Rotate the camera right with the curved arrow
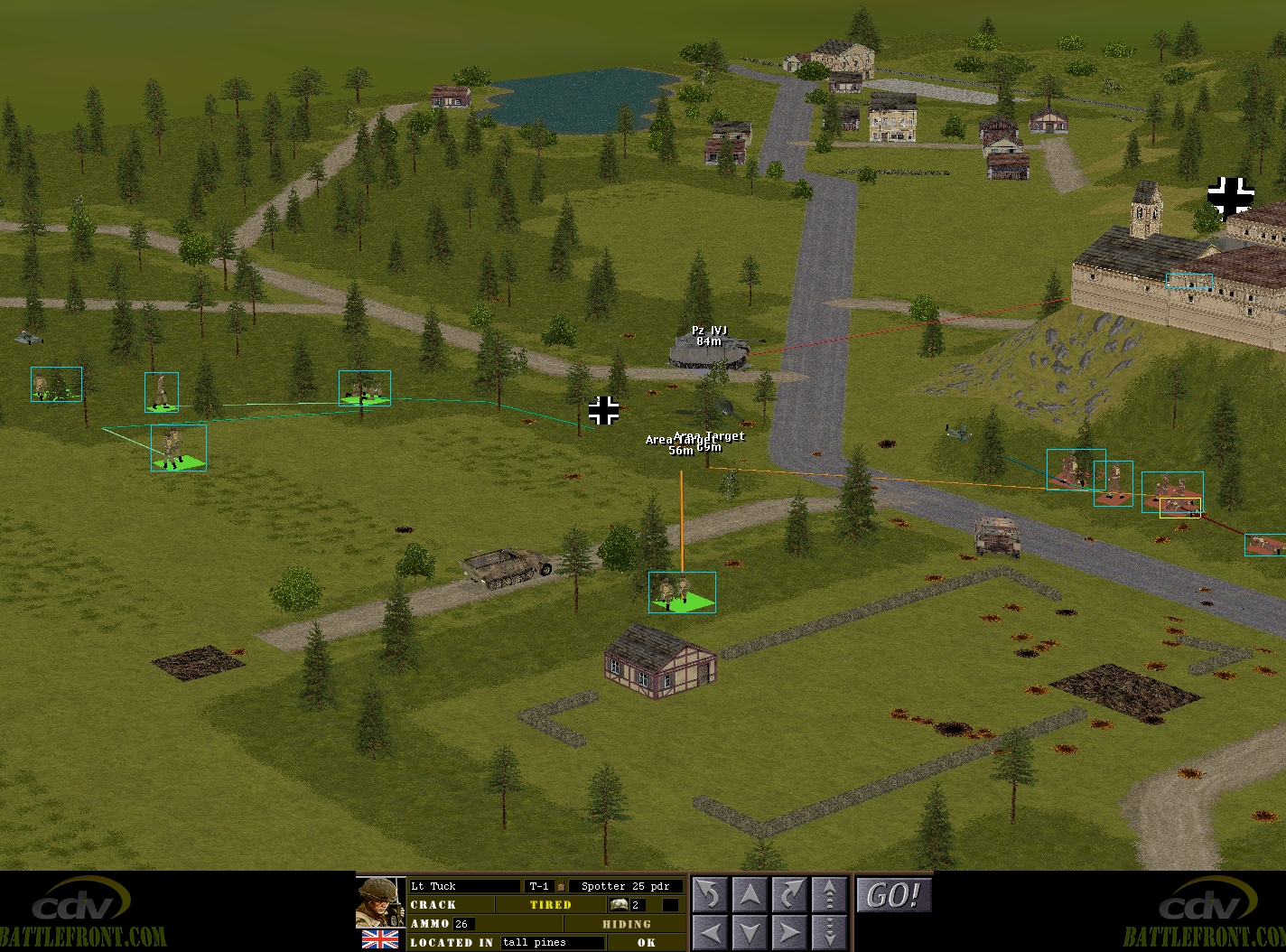The height and width of the screenshot is (952, 1286). [789, 894]
